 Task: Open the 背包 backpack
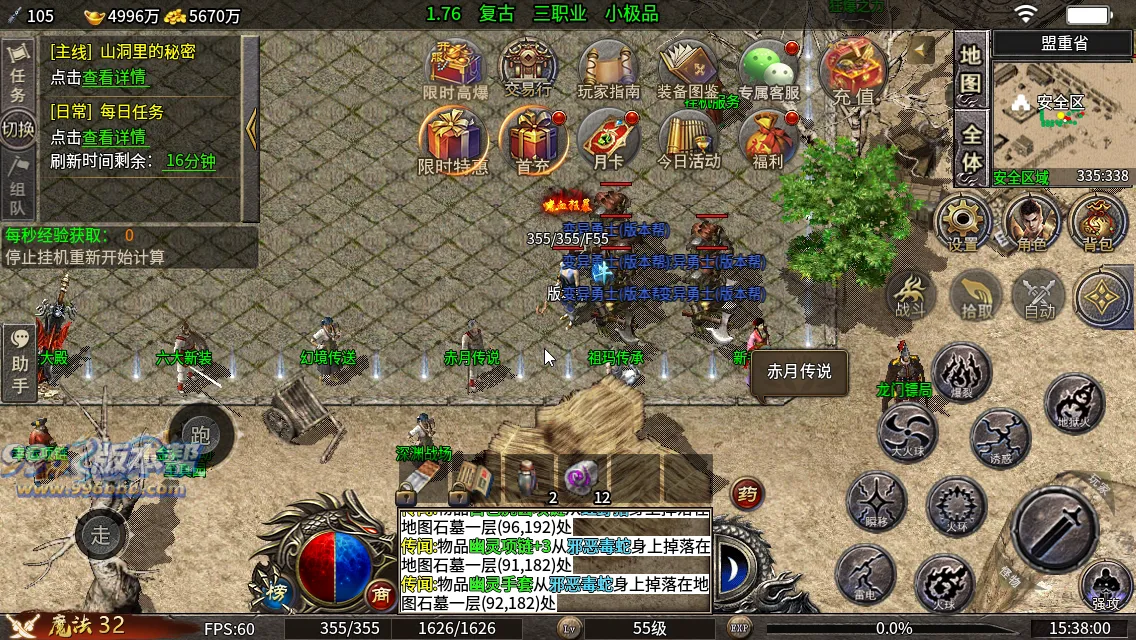tap(1098, 222)
